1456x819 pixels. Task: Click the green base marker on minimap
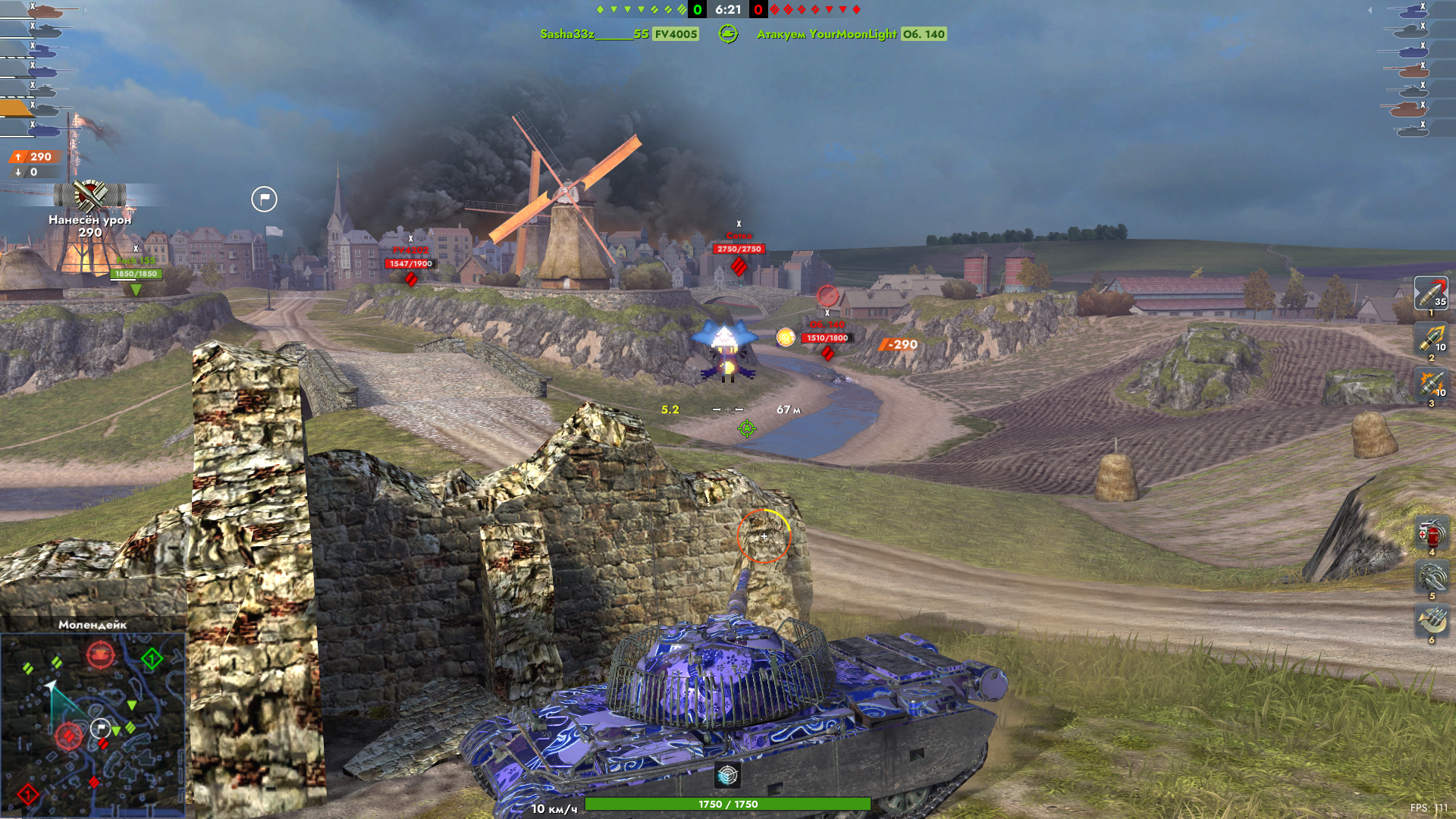pos(152,658)
